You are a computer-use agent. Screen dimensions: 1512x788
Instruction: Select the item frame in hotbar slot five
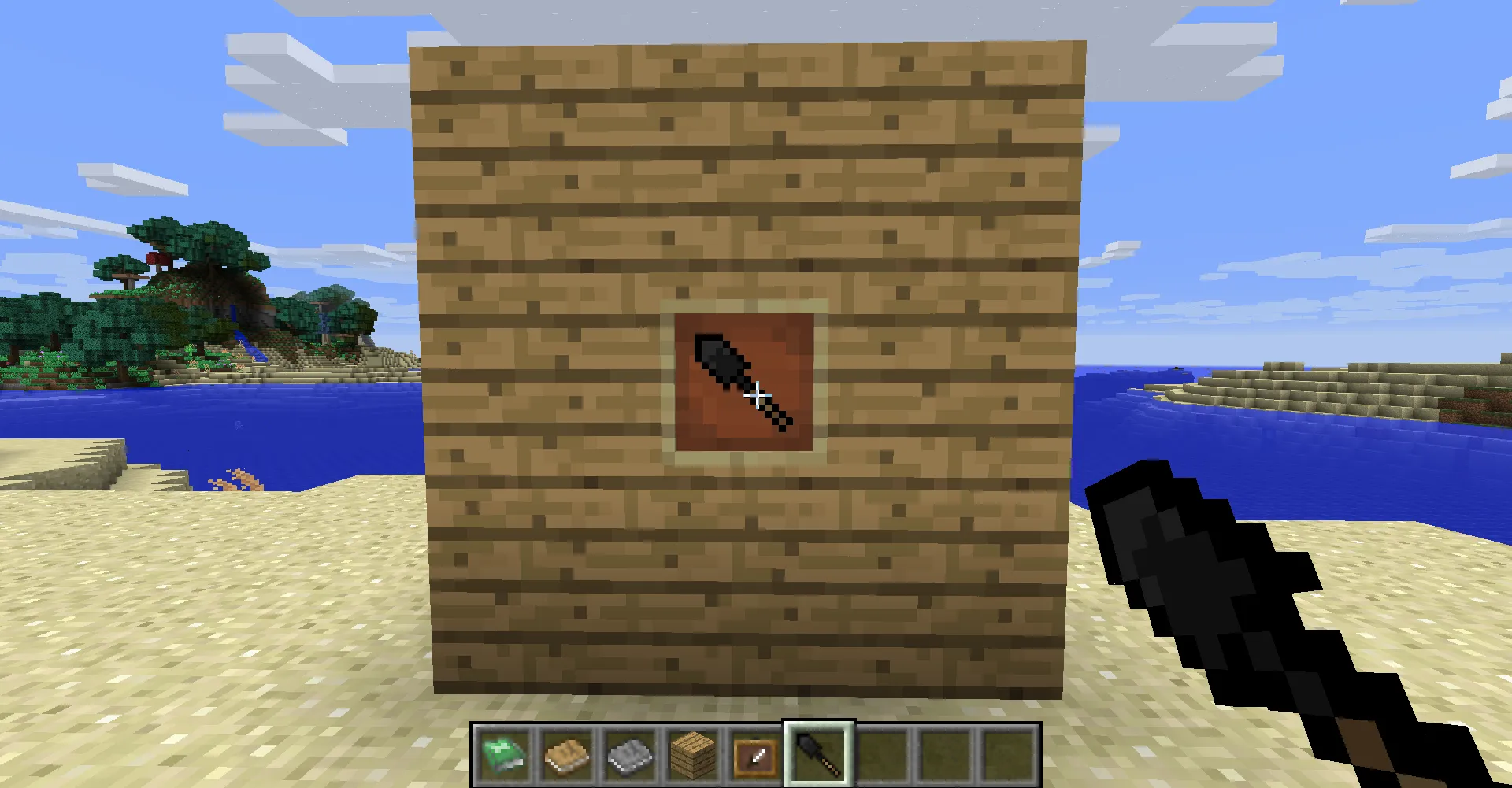coord(754,755)
